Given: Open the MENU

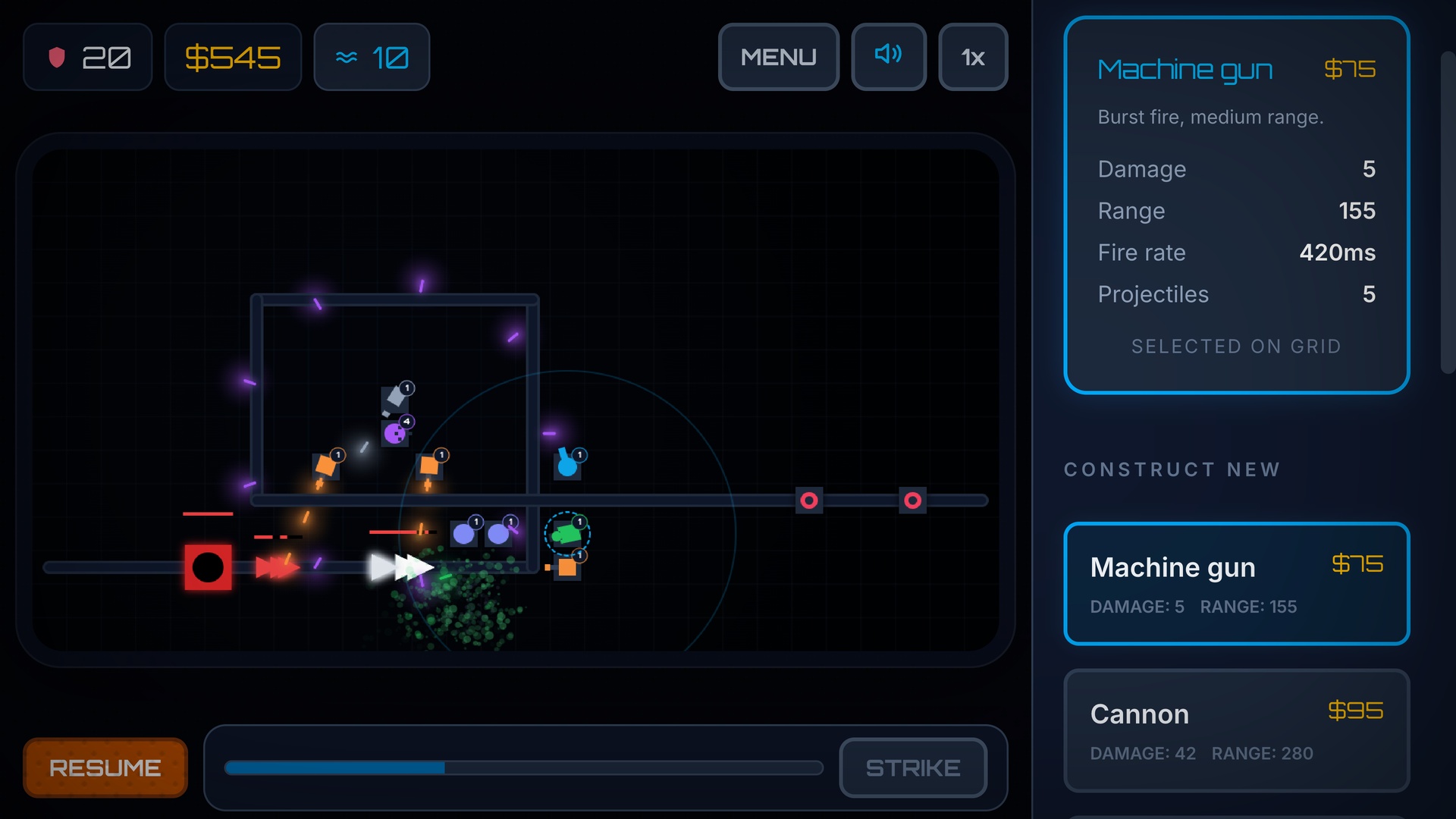Looking at the screenshot, I should pyautogui.click(x=778, y=56).
